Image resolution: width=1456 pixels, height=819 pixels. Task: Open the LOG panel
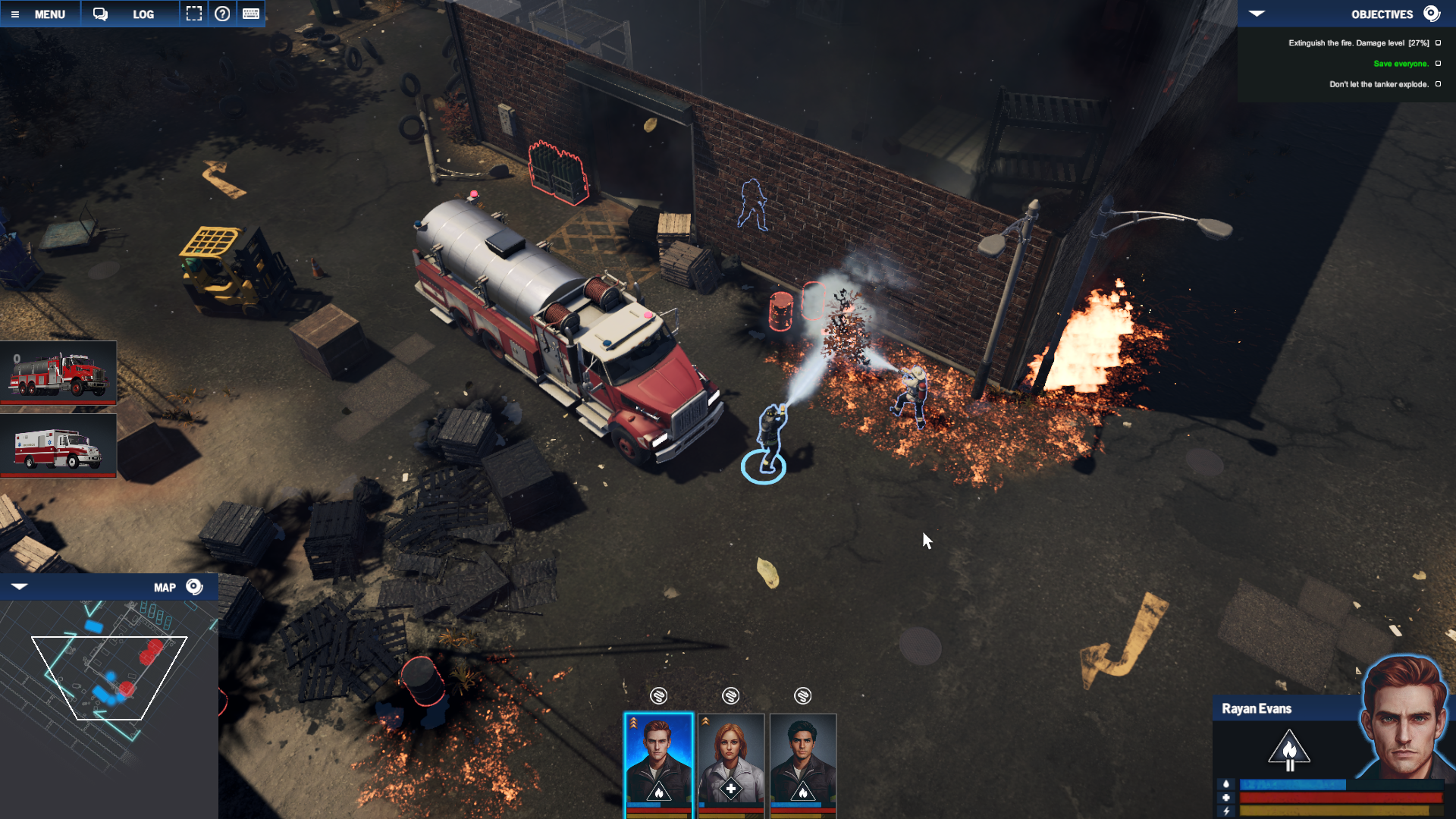pyautogui.click(x=143, y=14)
